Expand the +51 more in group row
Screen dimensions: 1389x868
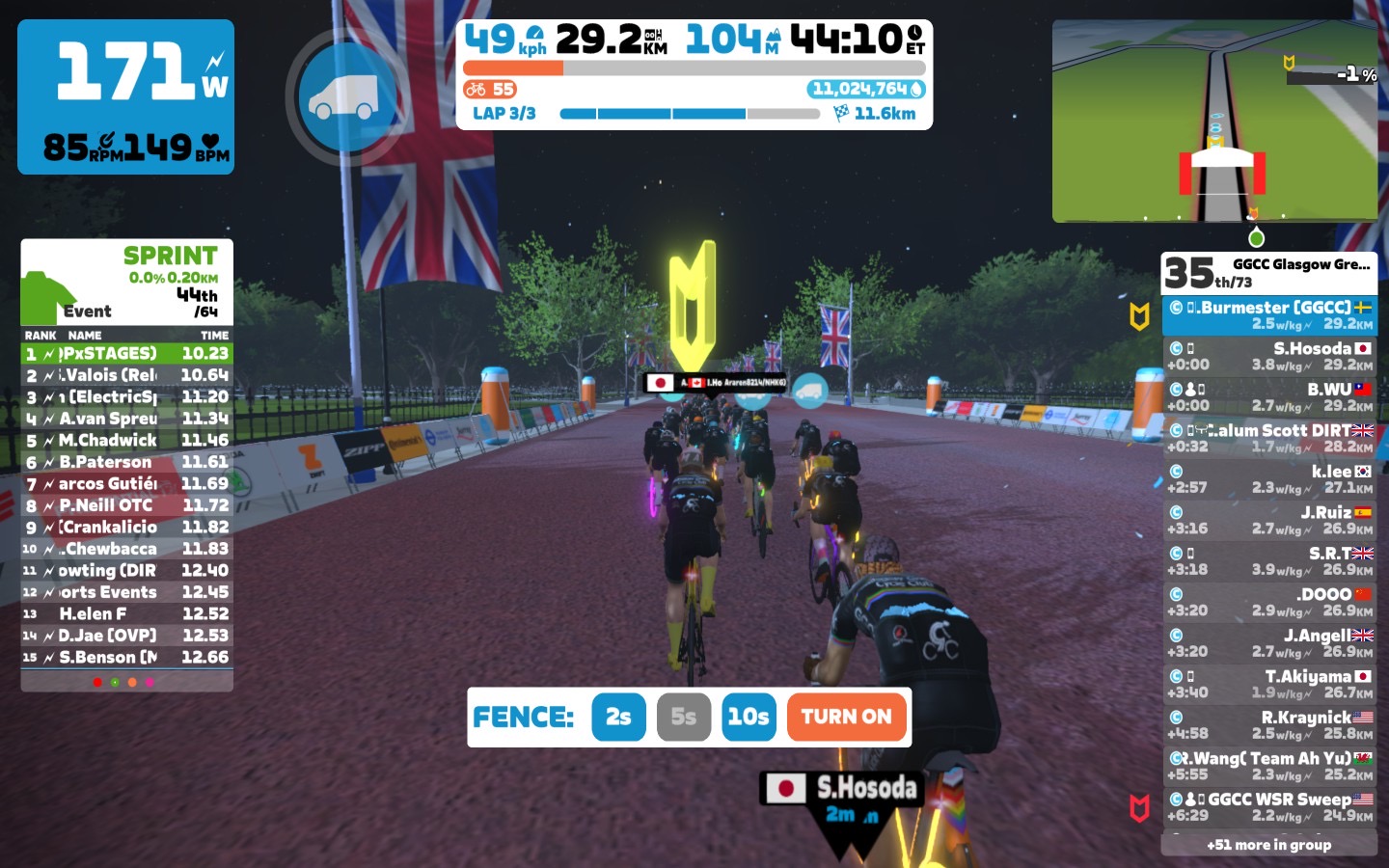[x=1268, y=845]
